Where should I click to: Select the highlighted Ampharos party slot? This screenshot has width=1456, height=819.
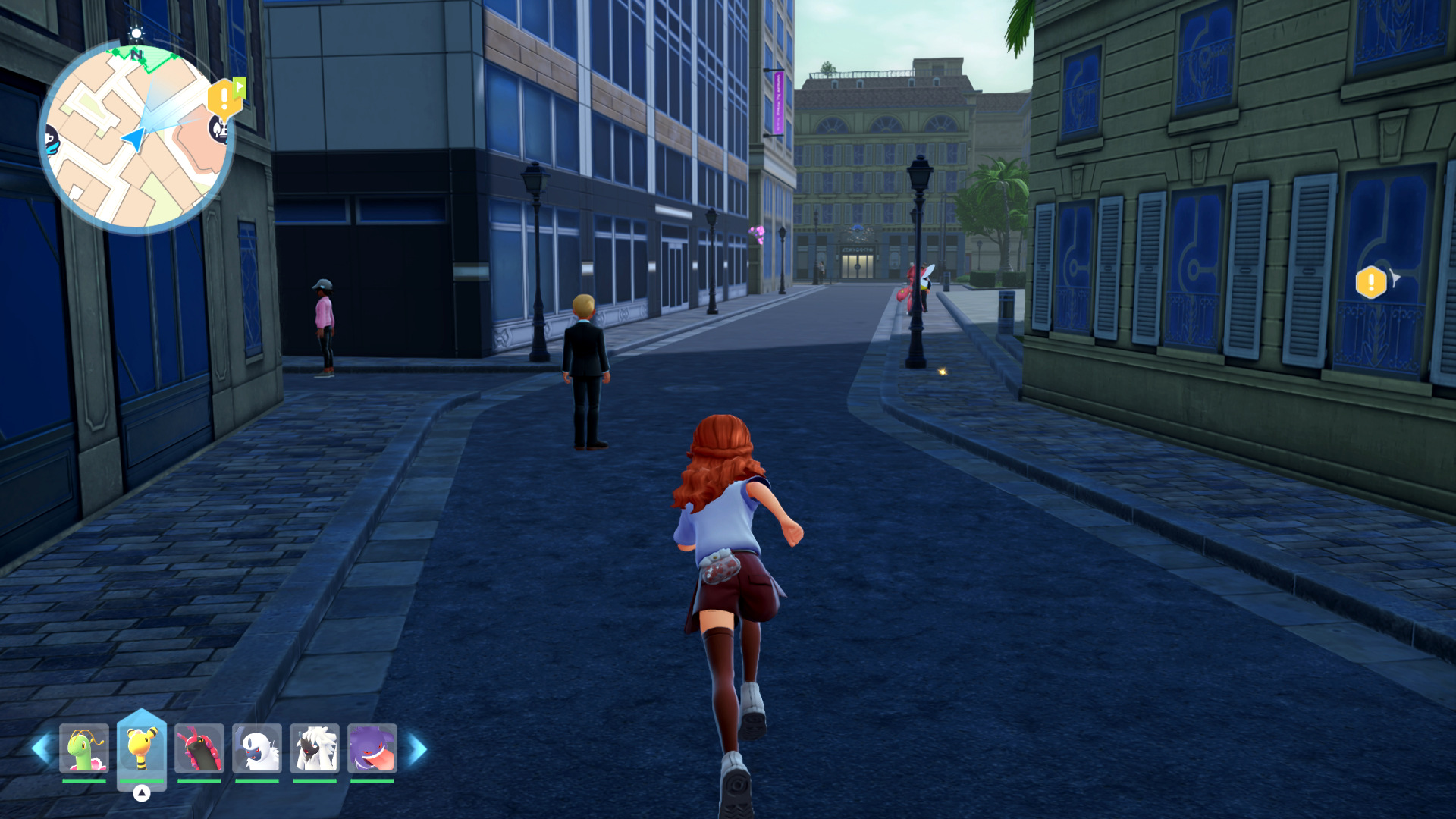(x=142, y=748)
